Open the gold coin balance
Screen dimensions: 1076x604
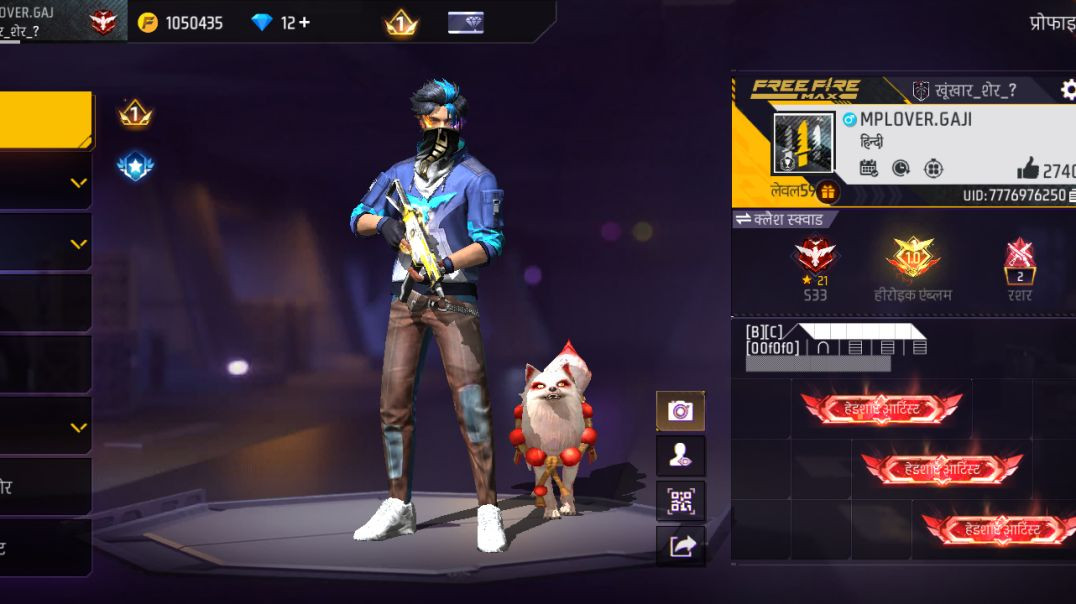pyautogui.click(x=180, y=22)
